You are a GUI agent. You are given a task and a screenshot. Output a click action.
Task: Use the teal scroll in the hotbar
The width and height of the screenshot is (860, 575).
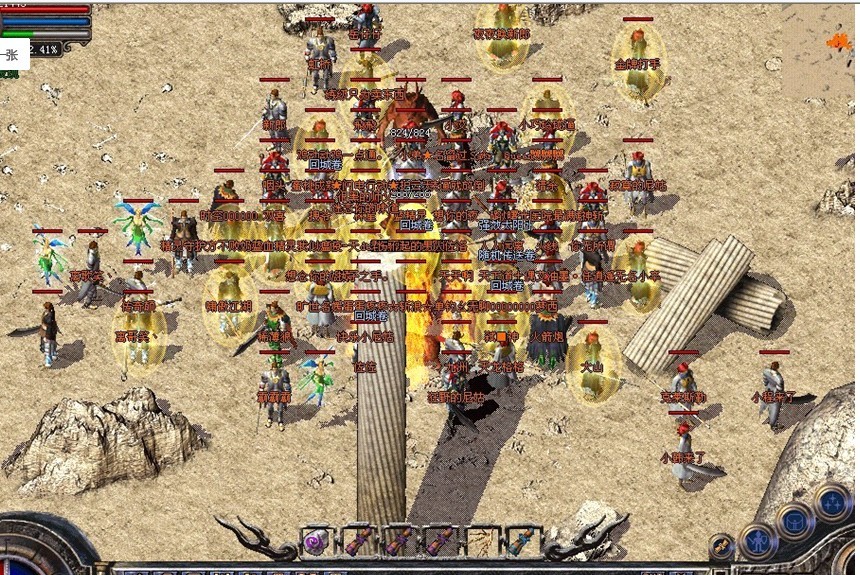(518, 542)
